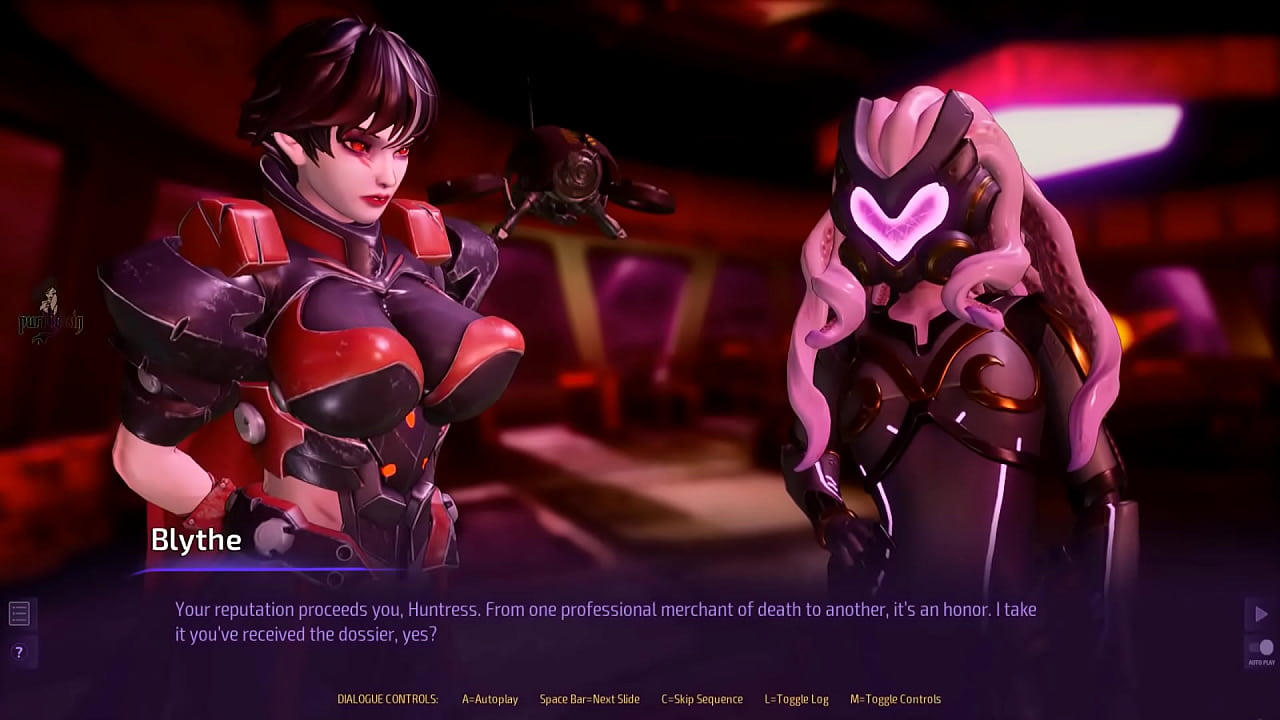Viewport: 1280px width, 720px height.
Task: Show the question mark help button
Action: tap(19, 652)
